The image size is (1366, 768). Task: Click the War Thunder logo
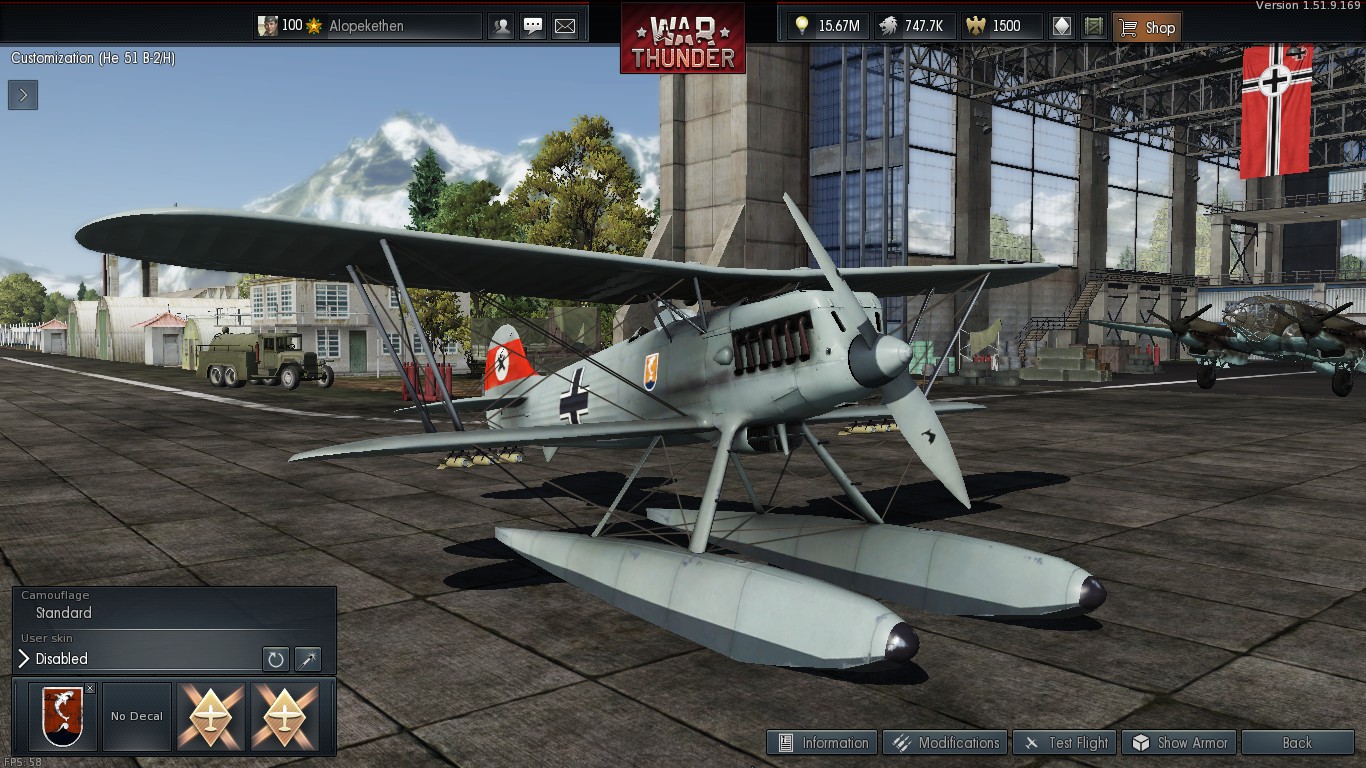pyautogui.click(x=682, y=40)
